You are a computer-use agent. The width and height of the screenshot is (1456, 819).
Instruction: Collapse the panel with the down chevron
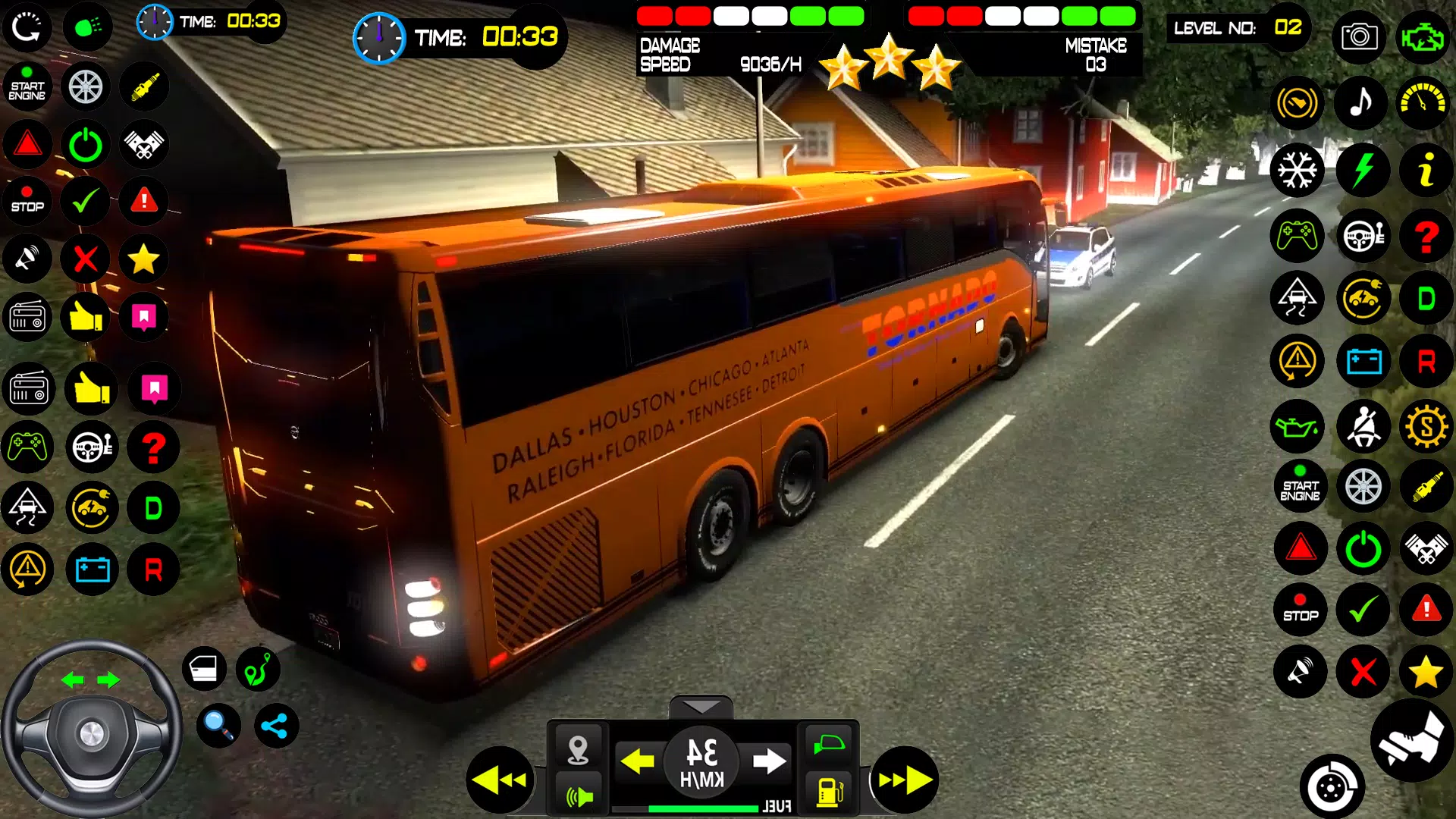701,708
